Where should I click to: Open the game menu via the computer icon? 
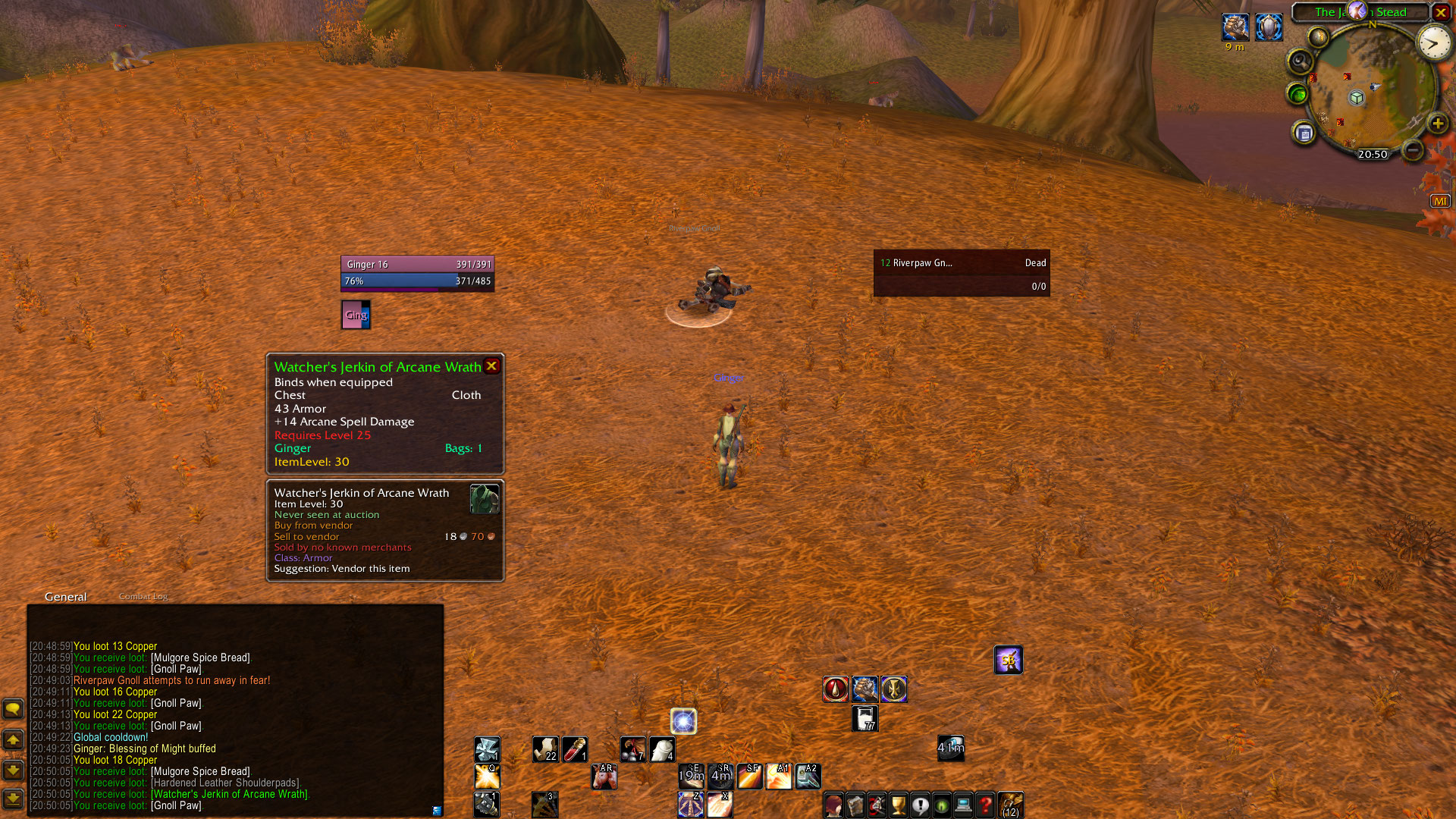coord(963,805)
